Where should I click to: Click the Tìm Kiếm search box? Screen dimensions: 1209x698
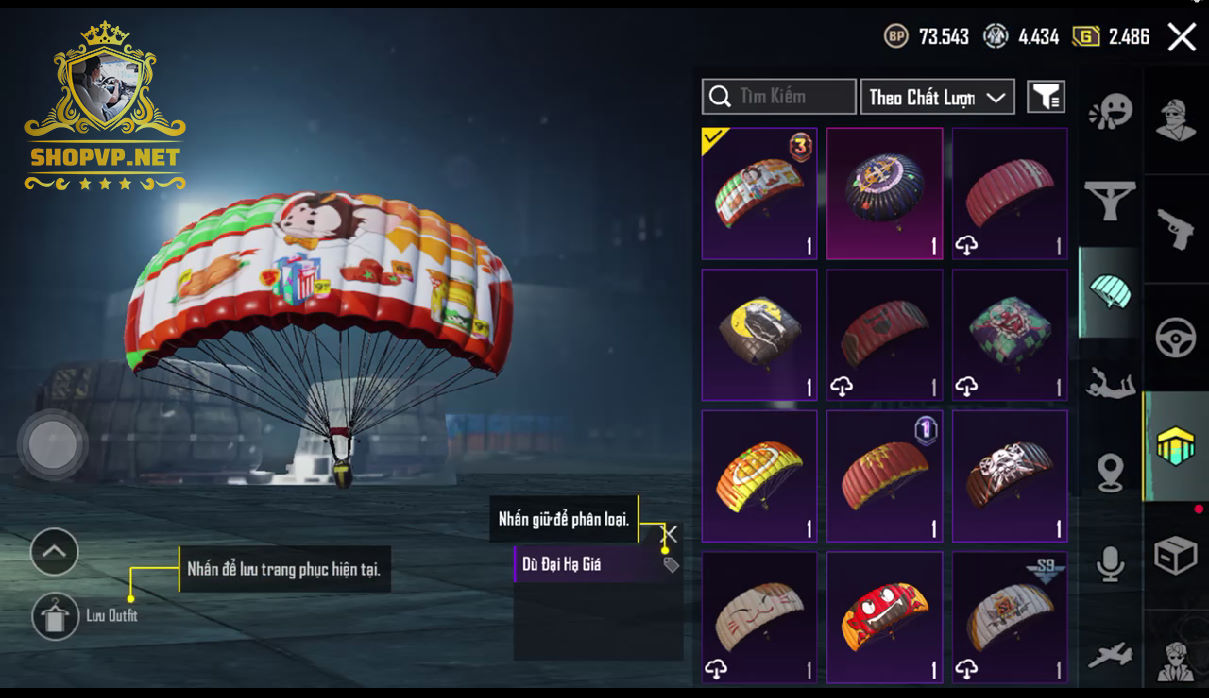pyautogui.click(x=779, y=97)
